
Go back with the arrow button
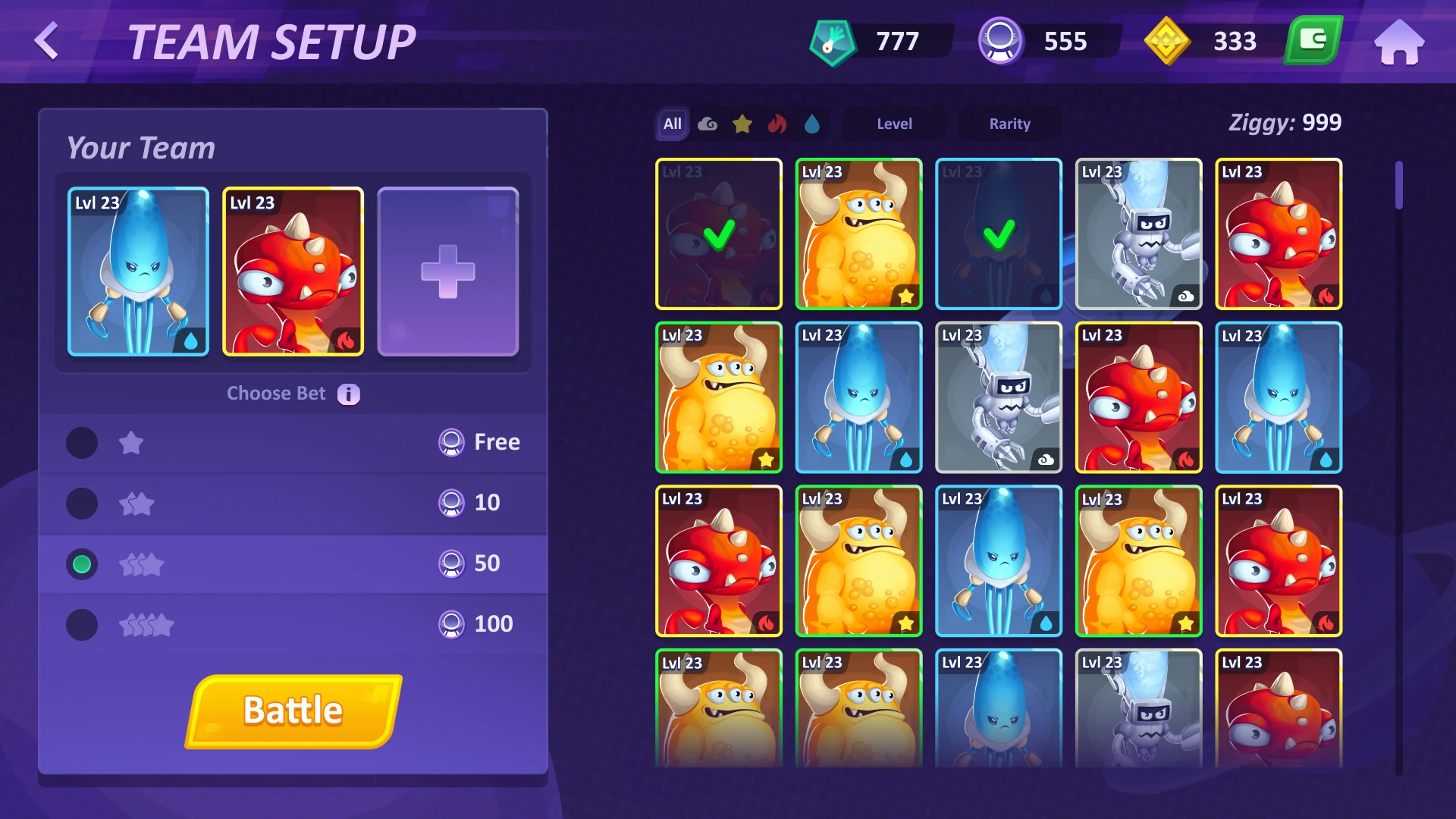[x=47, y=41]
